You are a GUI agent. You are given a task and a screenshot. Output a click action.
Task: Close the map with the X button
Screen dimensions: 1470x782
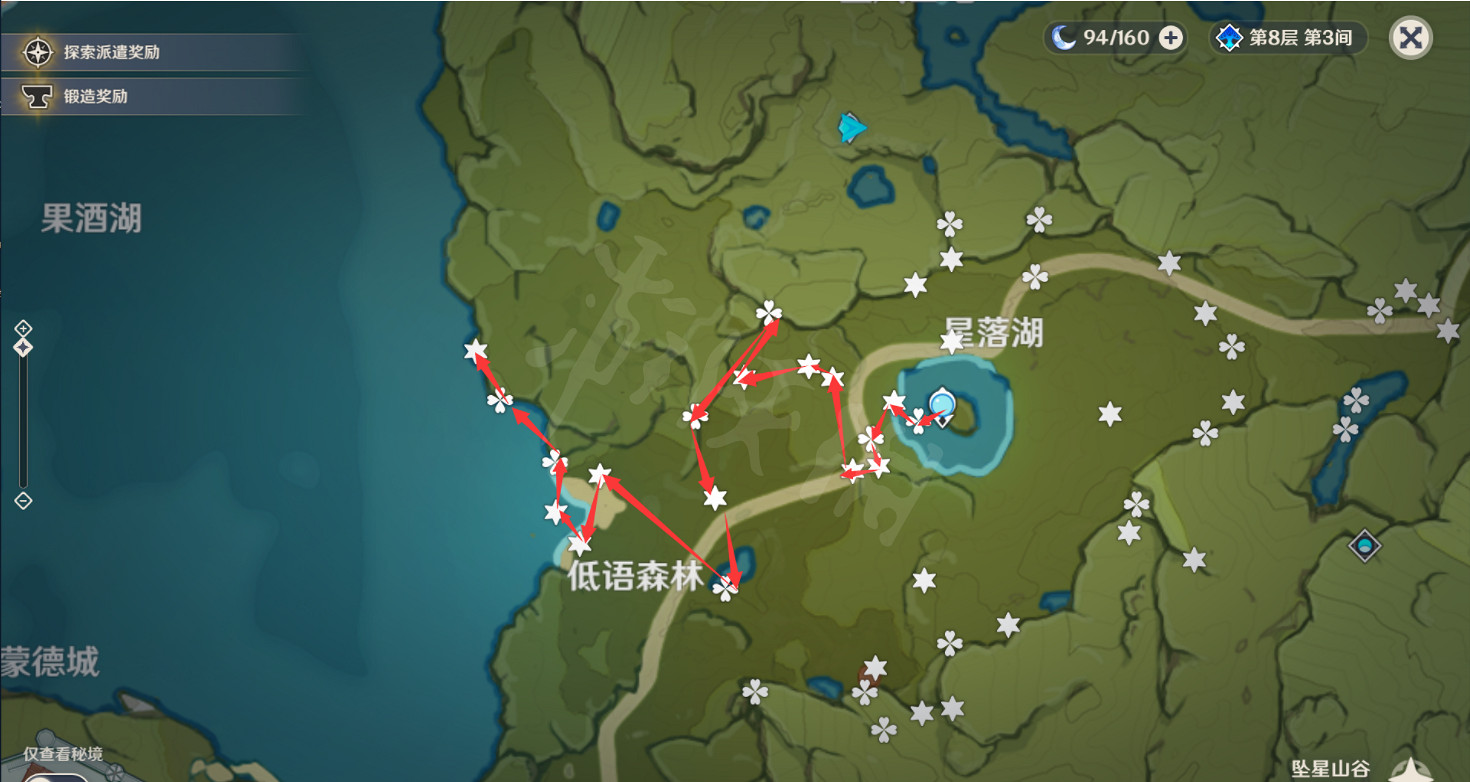coord(1410,38)
